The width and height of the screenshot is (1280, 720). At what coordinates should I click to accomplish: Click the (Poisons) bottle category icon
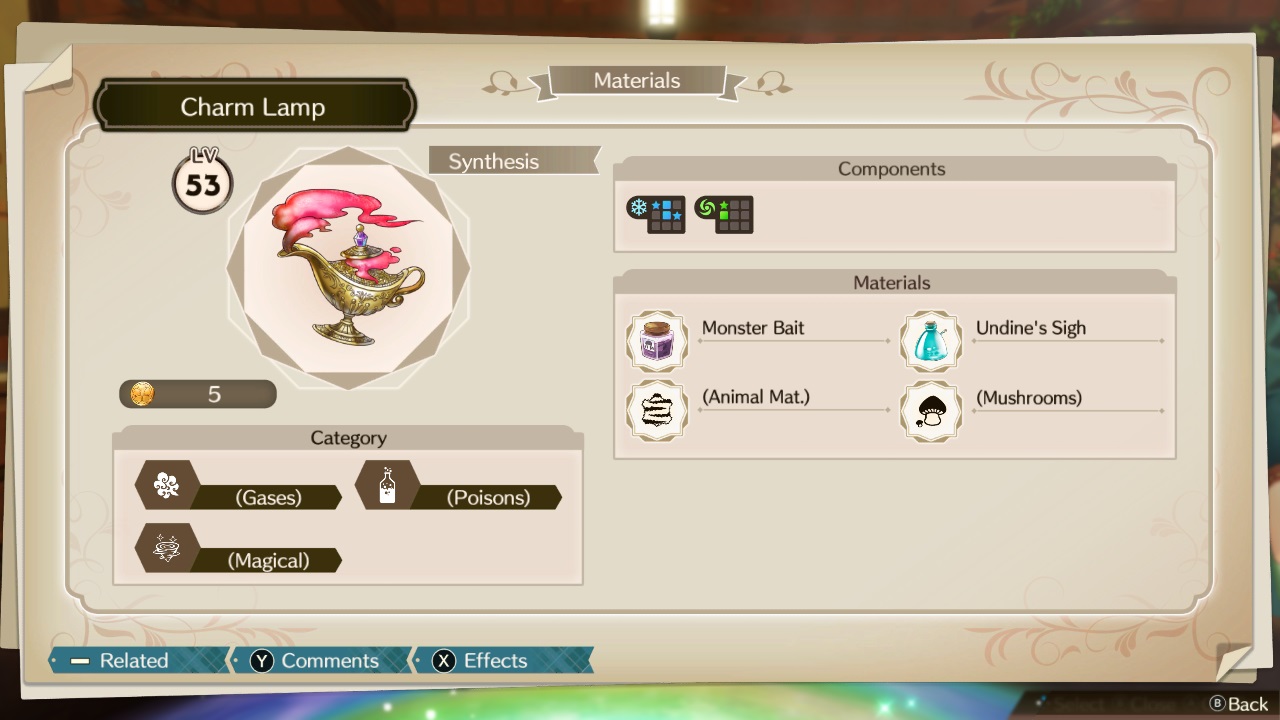tap(388, 485)
